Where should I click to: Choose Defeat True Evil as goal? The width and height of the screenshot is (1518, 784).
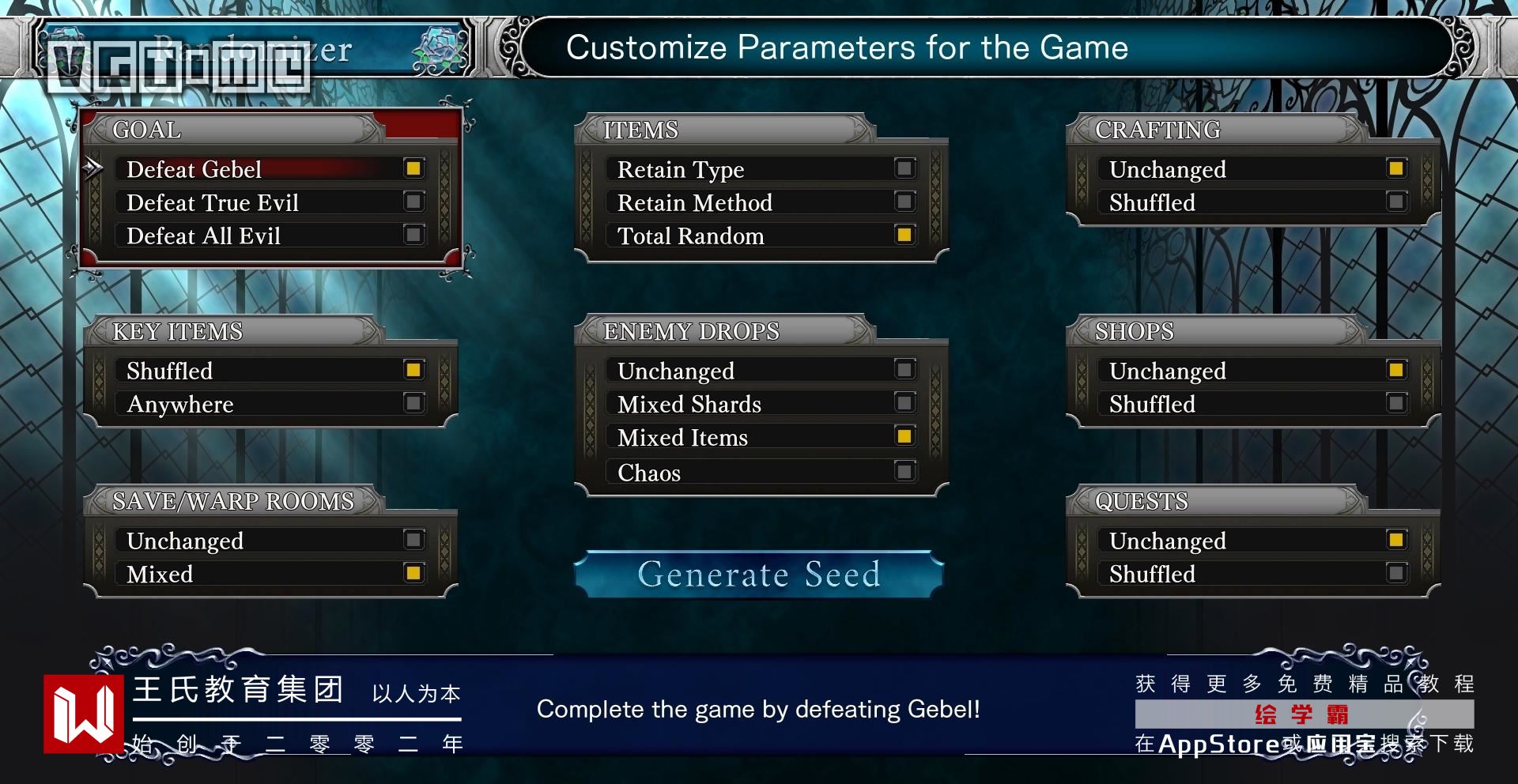pos(270,202)
